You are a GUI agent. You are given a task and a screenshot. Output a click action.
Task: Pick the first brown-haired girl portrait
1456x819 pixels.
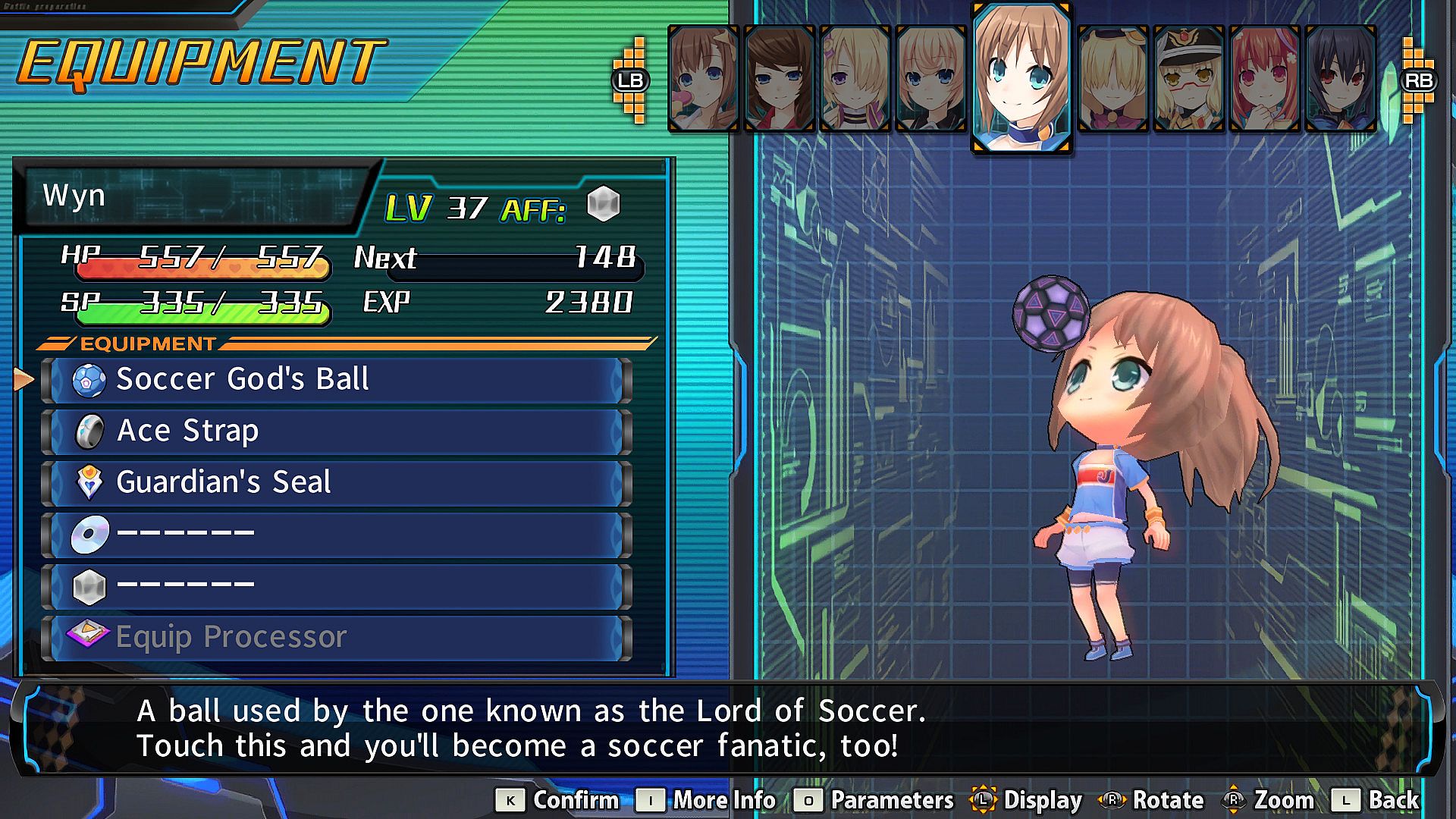click(x=703, y=79)
